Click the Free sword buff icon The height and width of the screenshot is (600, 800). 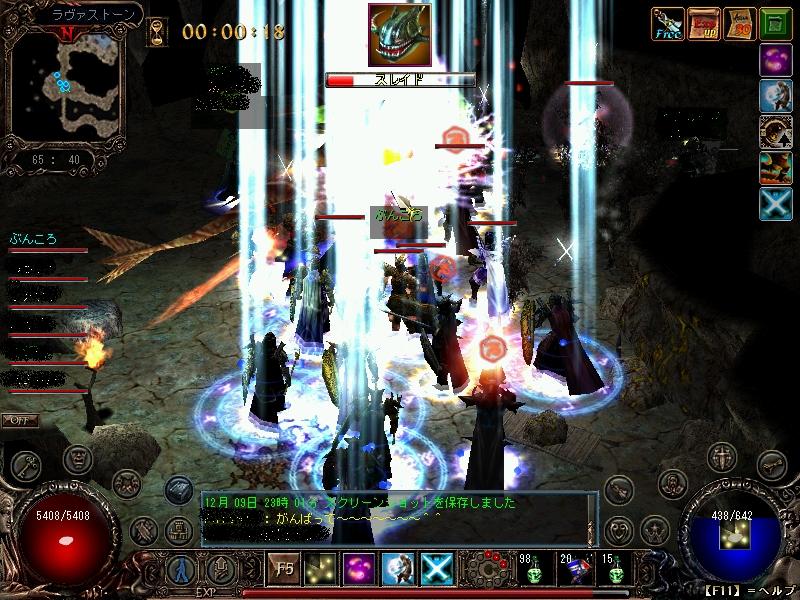(x=667, y=23)
